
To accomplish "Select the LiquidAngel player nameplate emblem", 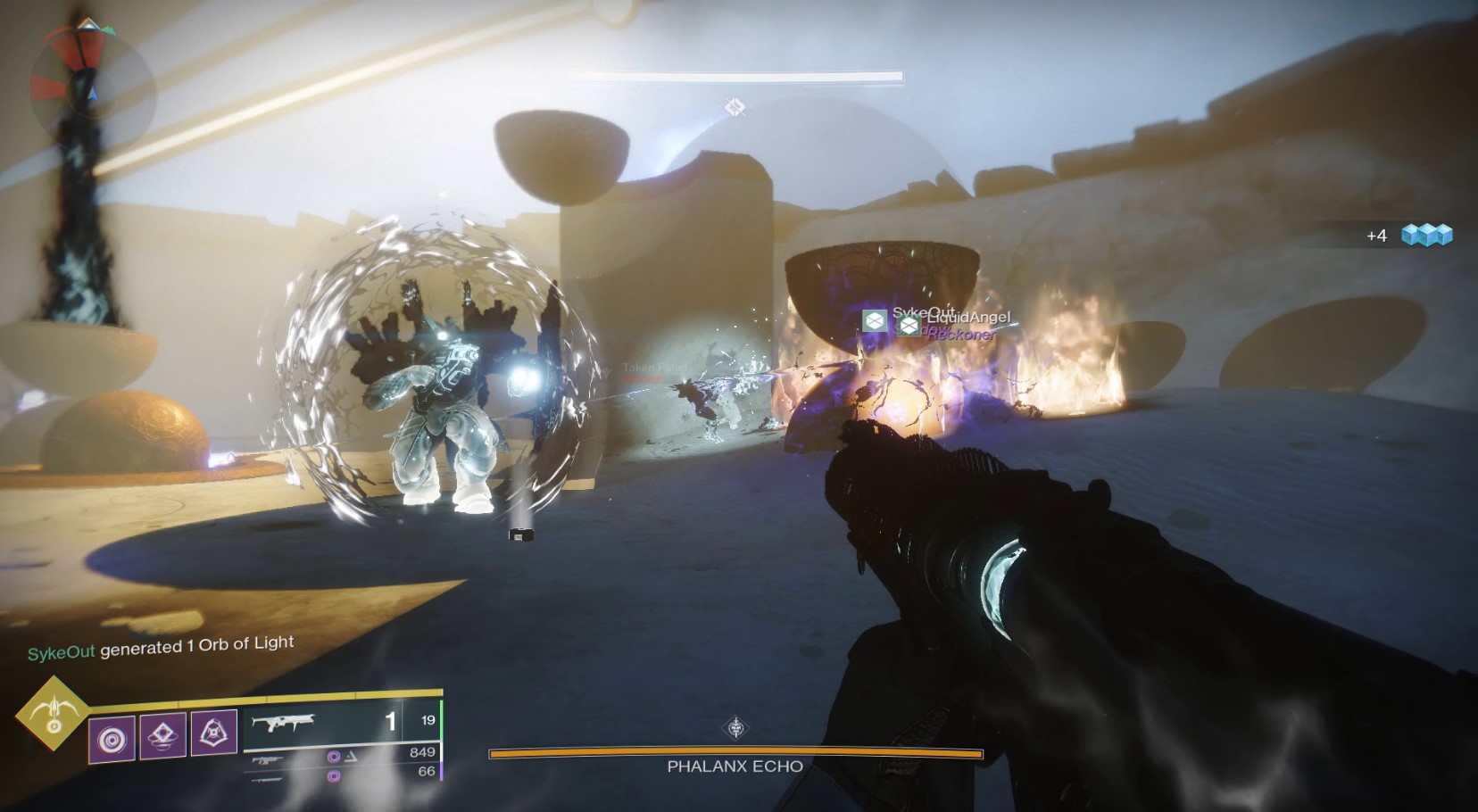I will coord(909,326).
